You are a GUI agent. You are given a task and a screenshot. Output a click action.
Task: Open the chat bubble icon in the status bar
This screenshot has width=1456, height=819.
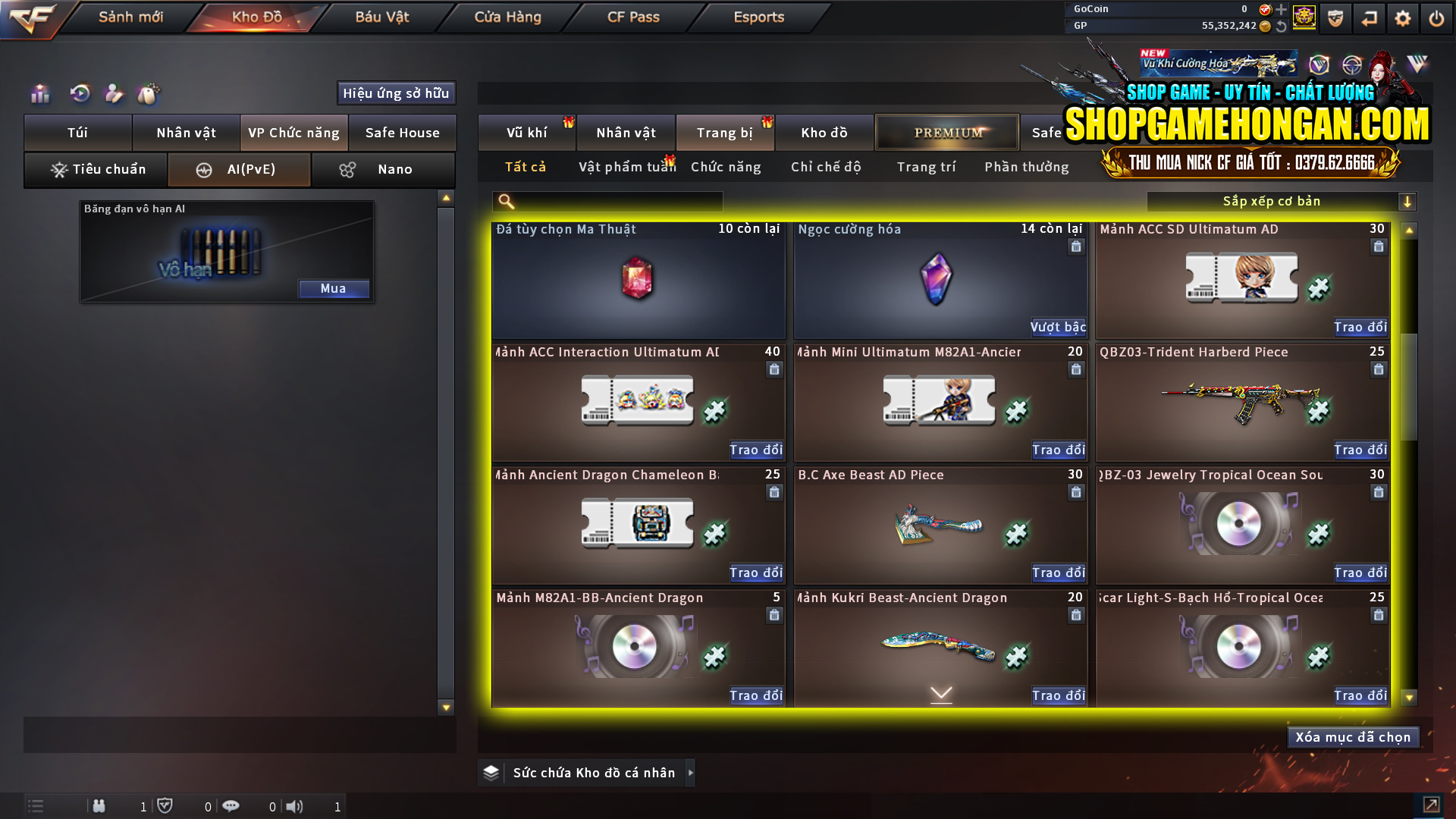[x=231, y=806]
